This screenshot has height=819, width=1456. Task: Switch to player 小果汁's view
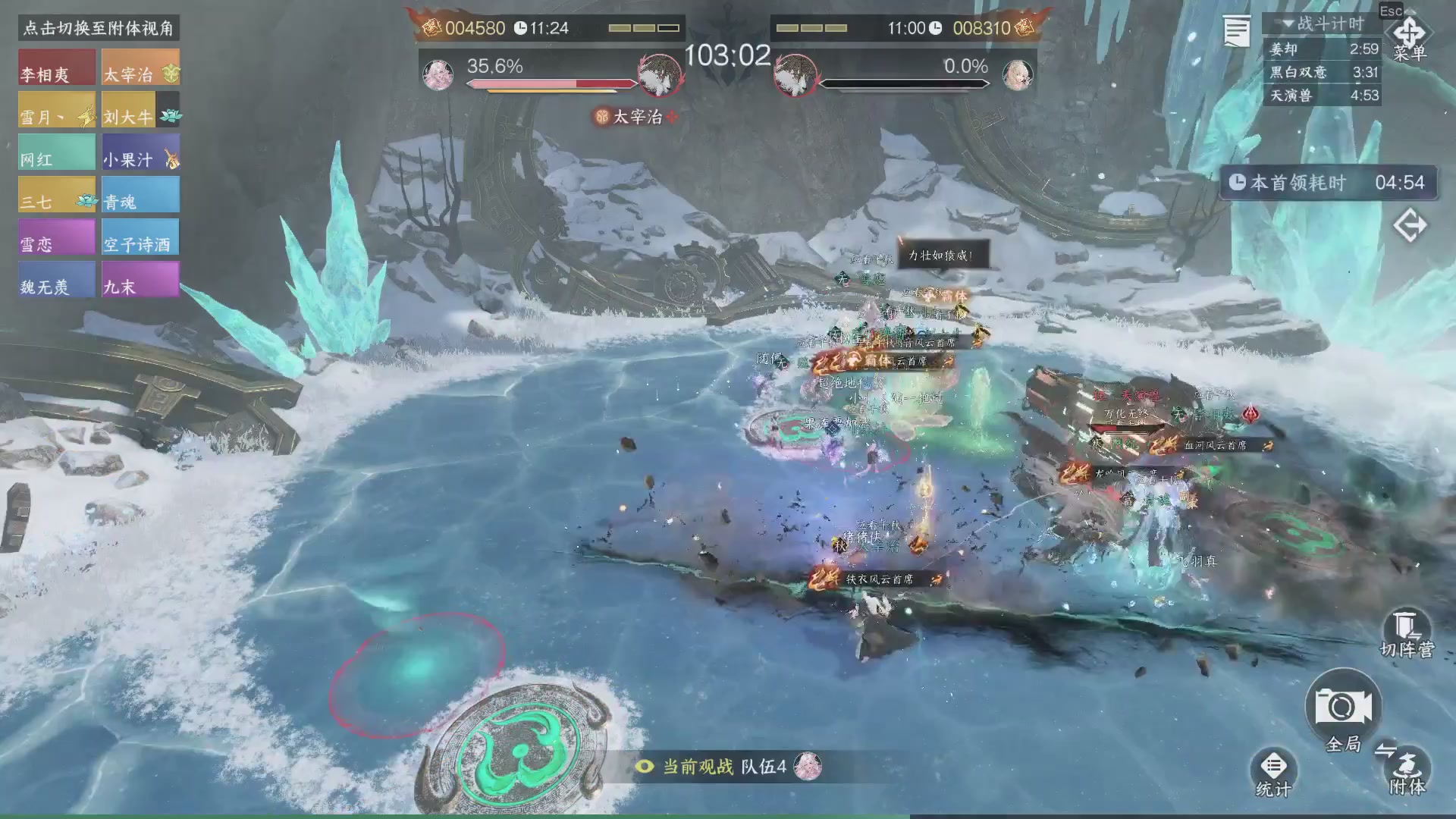click(x=140, y=152)
